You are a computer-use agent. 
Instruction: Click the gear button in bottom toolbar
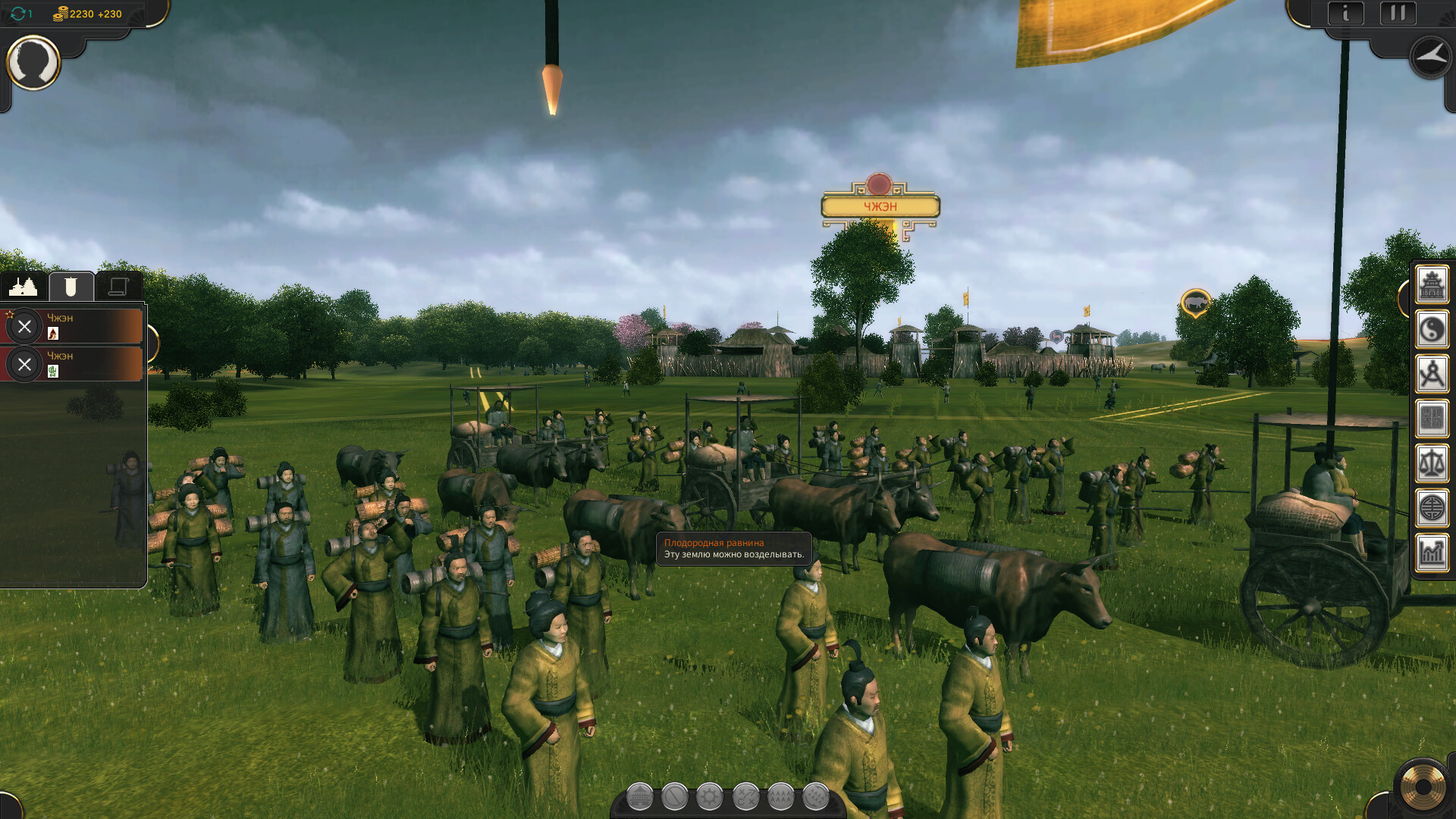[710, 797]
